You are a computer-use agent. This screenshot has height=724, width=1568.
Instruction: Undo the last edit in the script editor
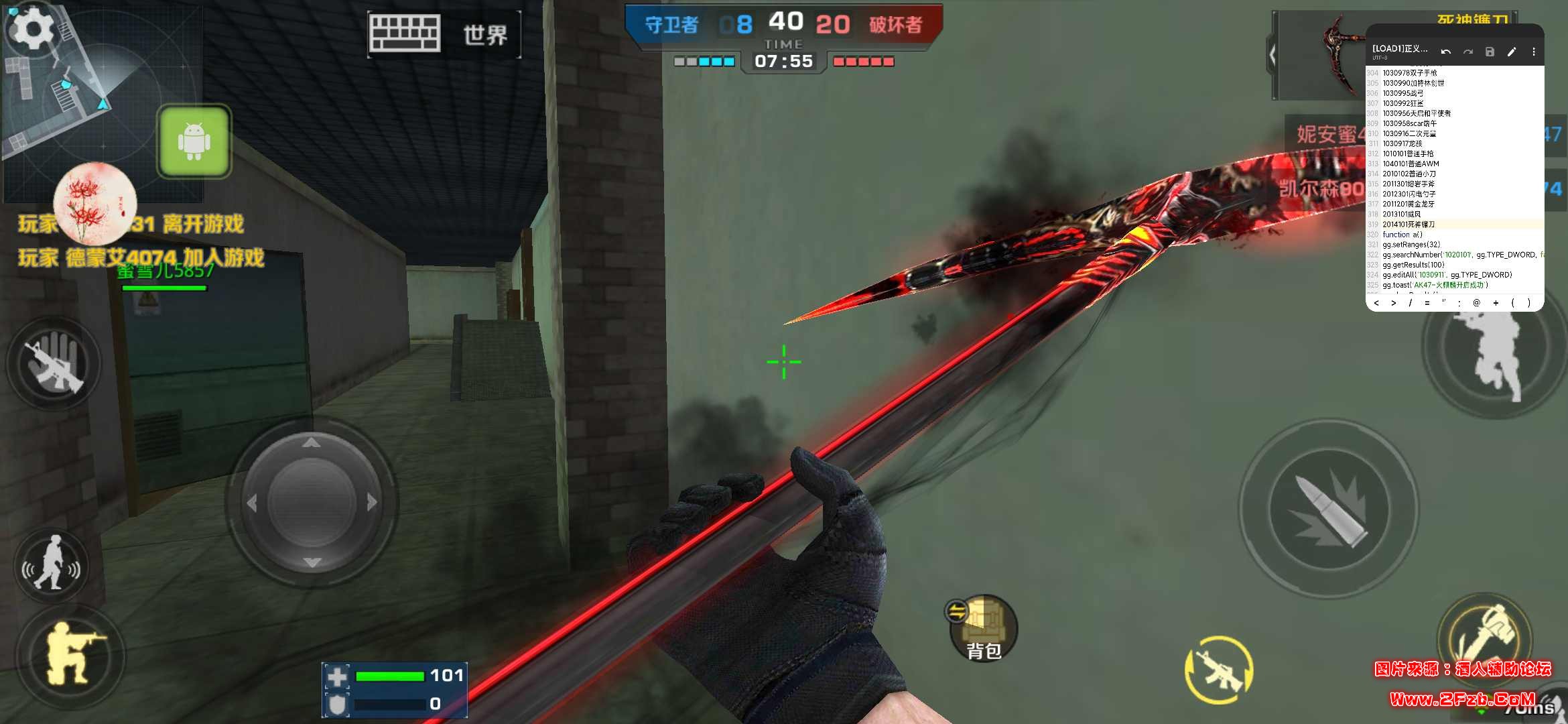[1447, 52]
